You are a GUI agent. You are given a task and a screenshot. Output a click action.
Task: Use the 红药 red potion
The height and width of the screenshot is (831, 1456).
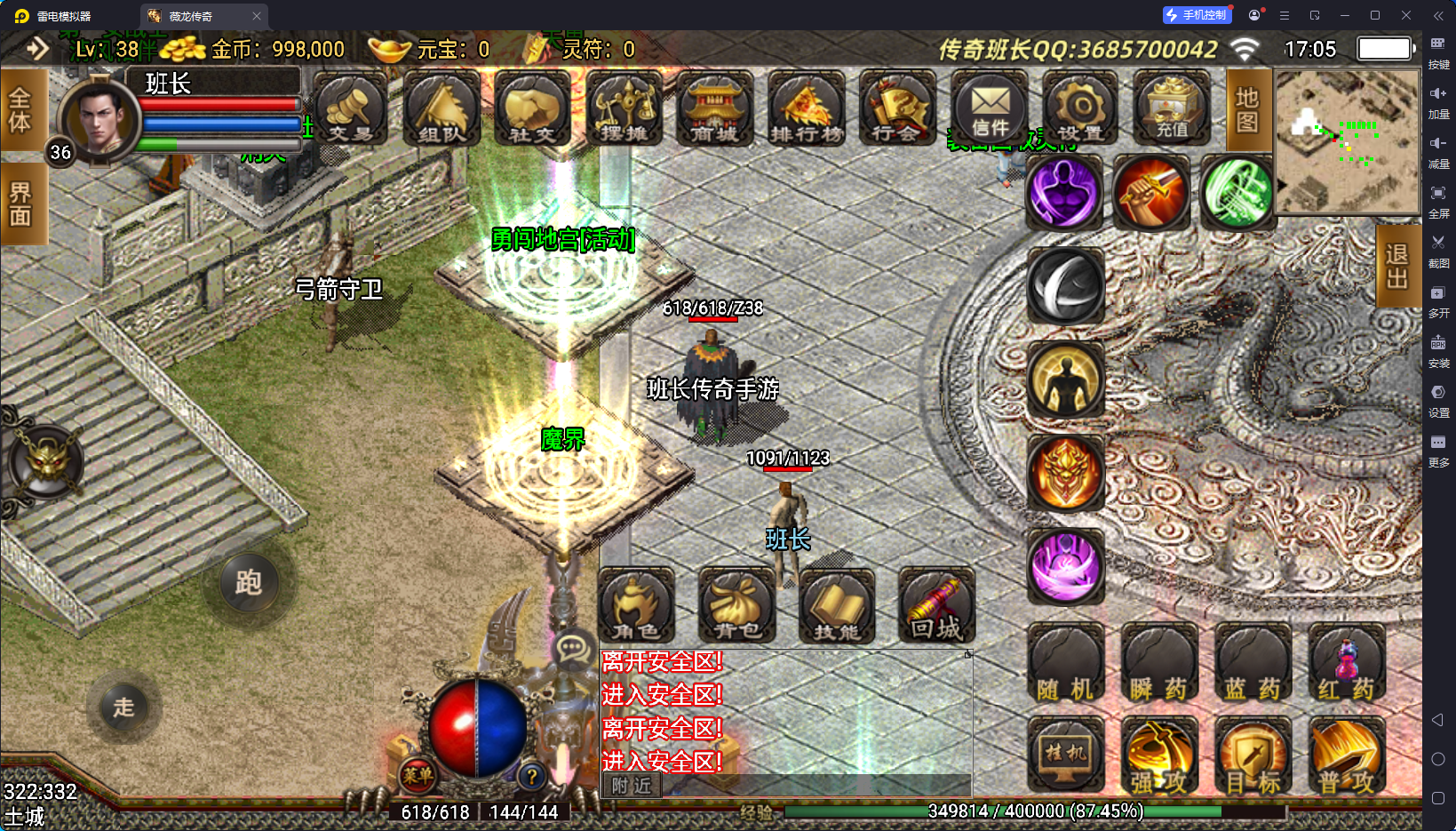coord(1346,665)
